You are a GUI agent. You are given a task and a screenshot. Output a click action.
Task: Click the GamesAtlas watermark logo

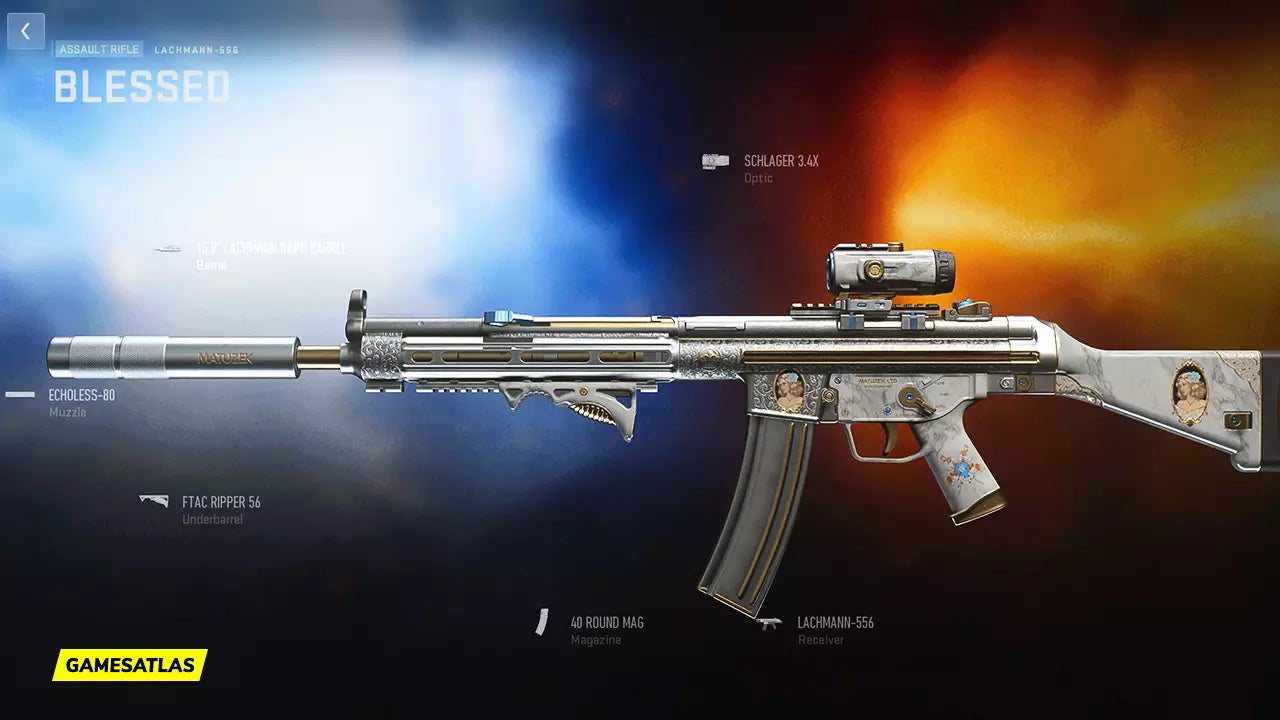pos(130,665)
